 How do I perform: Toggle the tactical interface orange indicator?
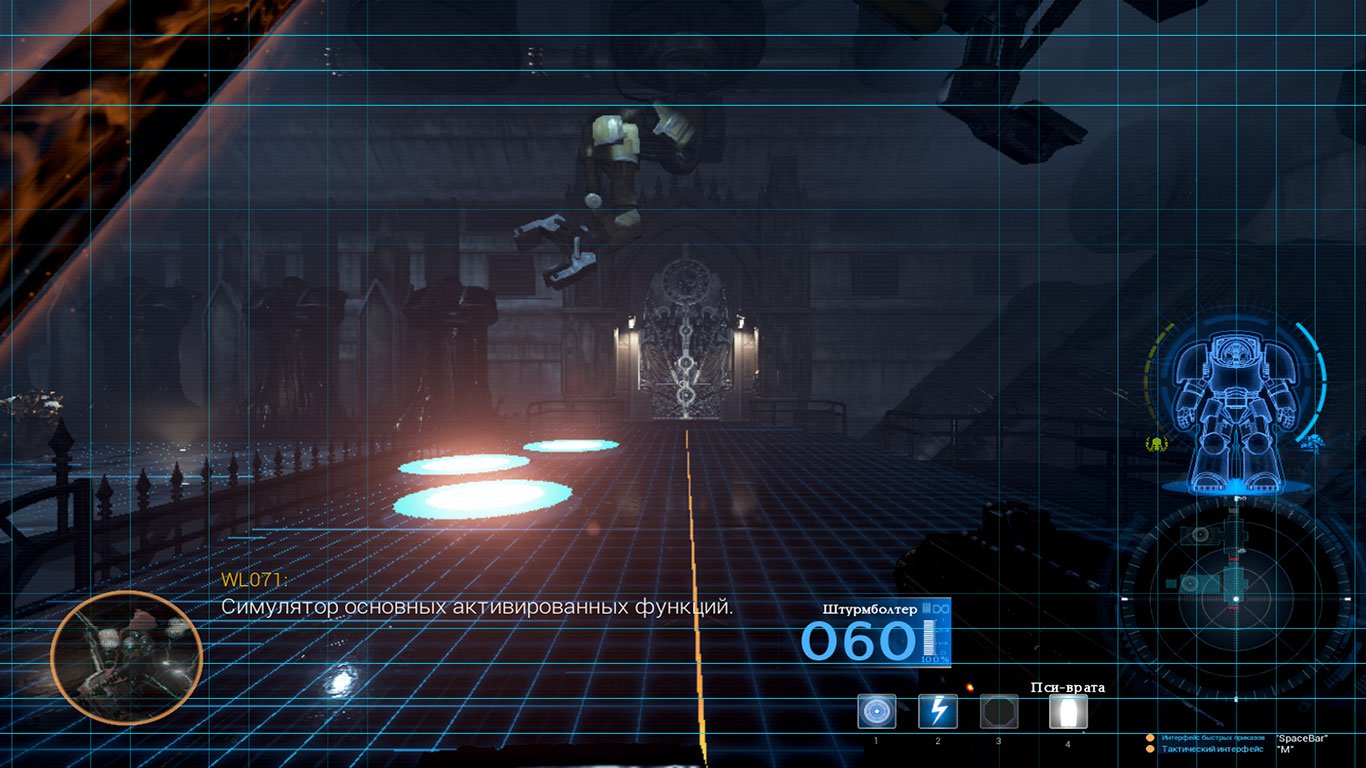click(1150, 748)
